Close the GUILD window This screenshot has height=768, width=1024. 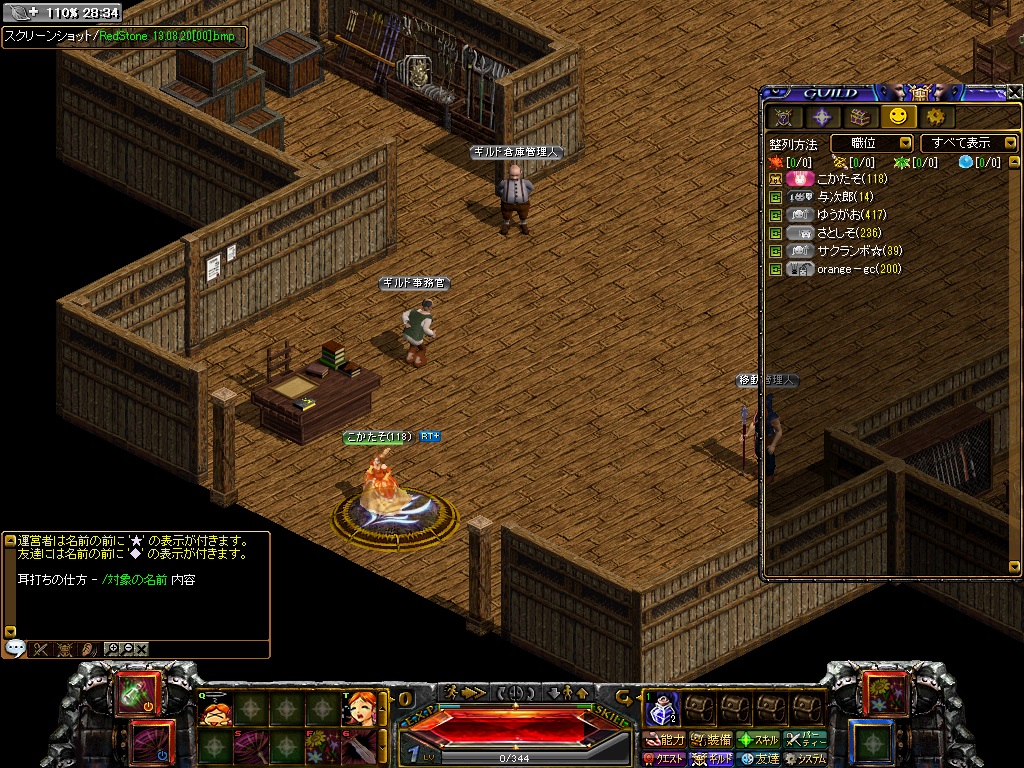1014,92
